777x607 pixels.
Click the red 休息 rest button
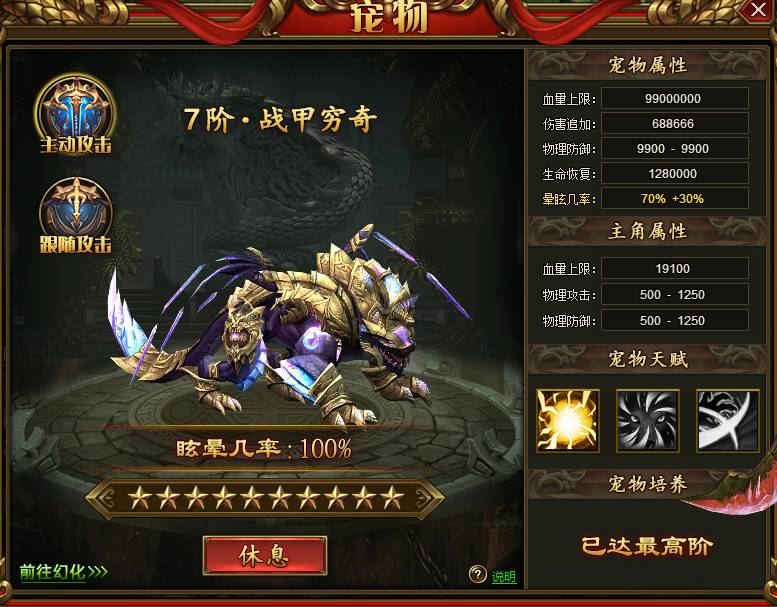click(265, 555)
